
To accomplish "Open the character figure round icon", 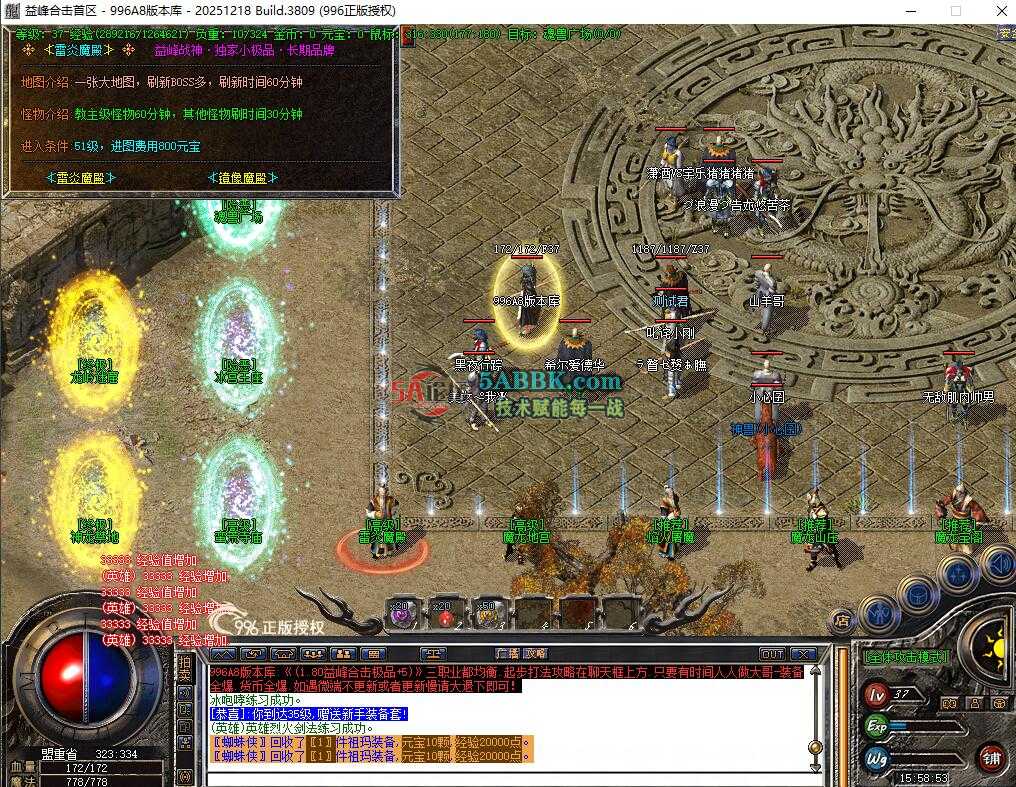I will (x=879, y=611).
